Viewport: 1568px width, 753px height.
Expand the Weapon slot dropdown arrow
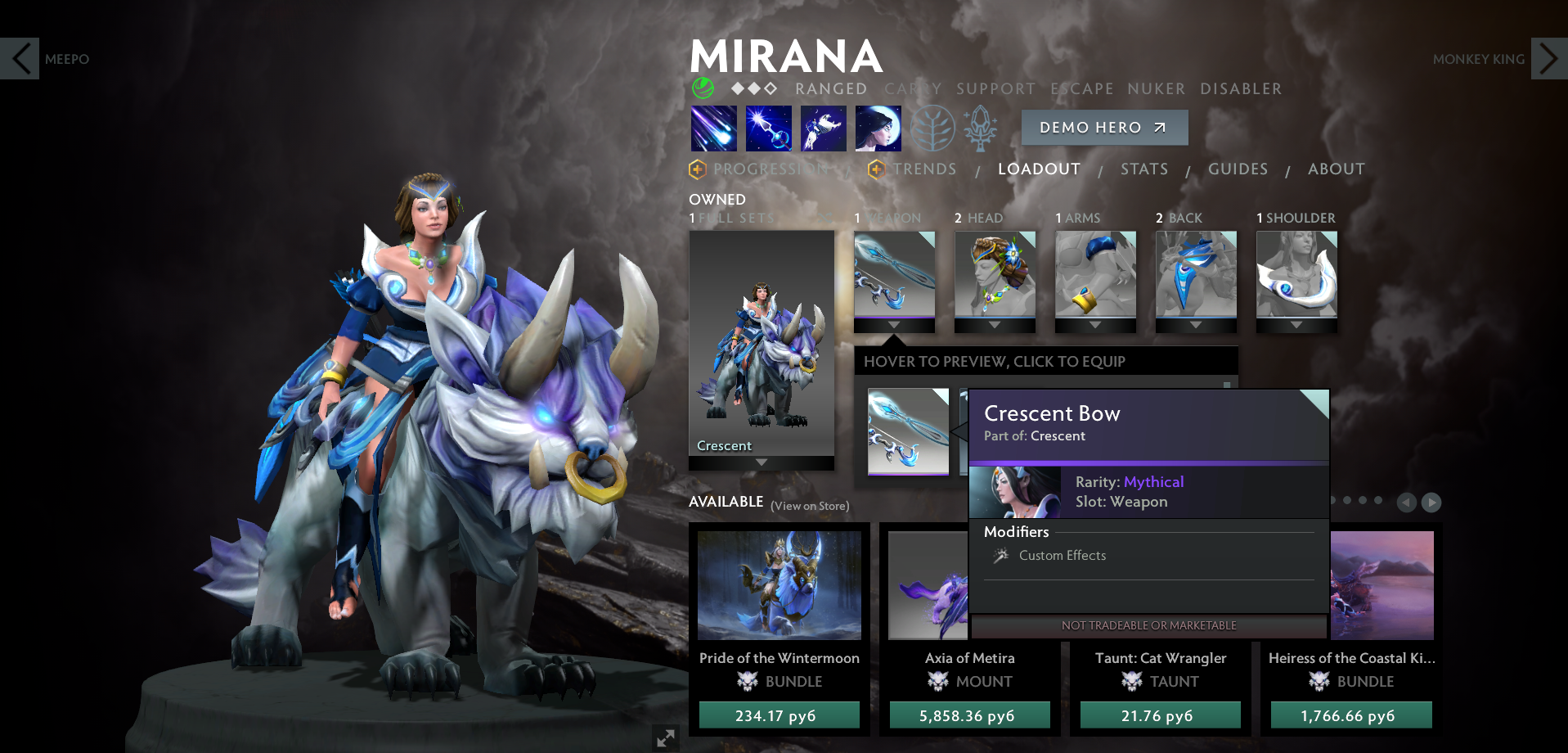[x=894, y=324]
